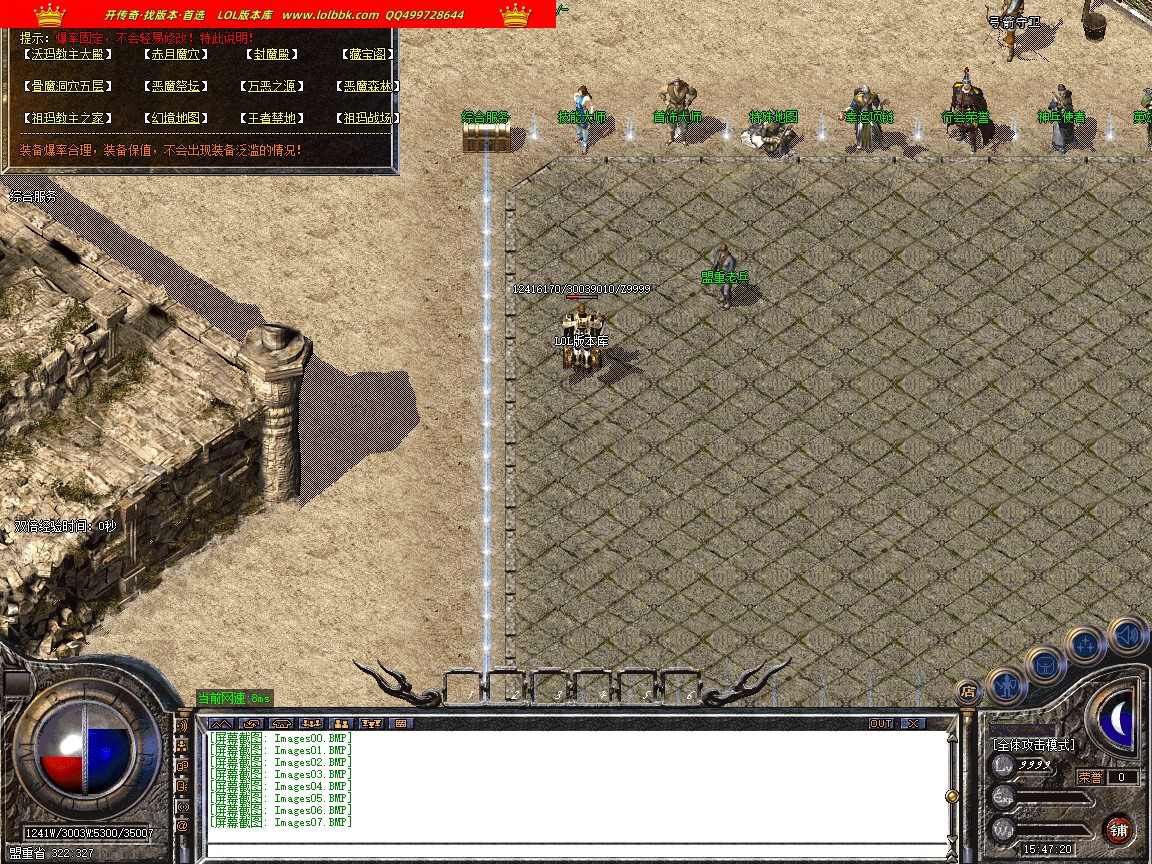Close the chat panel with X

pos(912,723)
